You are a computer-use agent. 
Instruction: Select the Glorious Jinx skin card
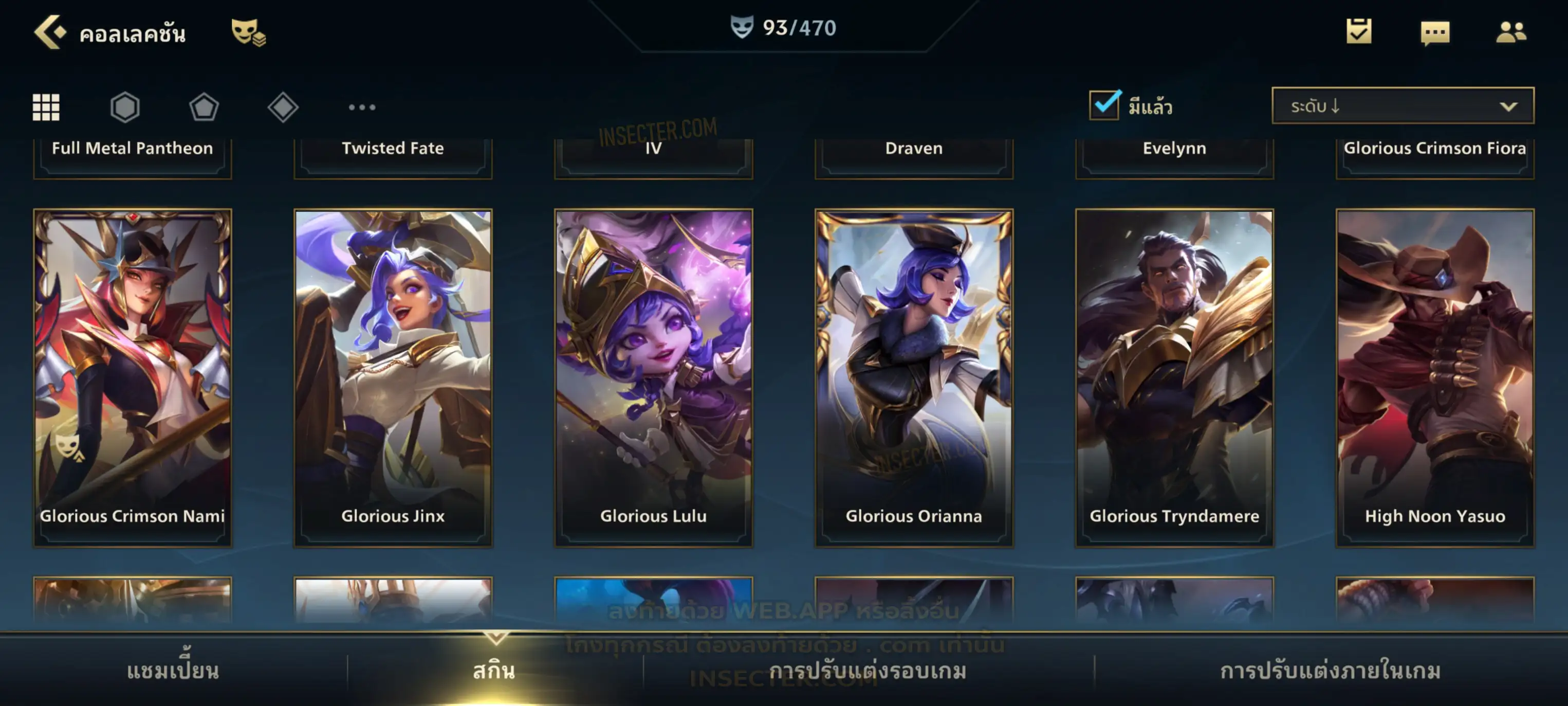click(393, 377)
